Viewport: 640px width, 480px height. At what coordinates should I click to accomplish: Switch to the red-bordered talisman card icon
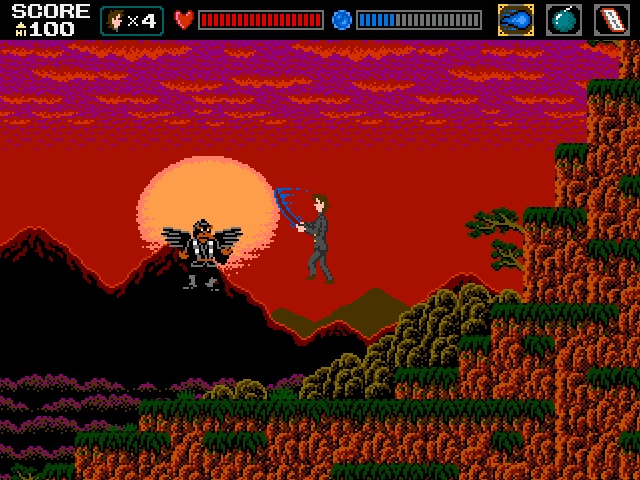click(612, 20)
